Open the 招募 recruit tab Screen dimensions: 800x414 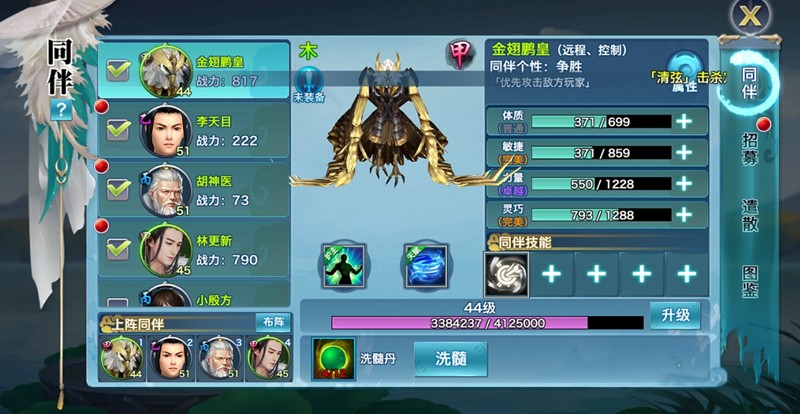point(749,147)
